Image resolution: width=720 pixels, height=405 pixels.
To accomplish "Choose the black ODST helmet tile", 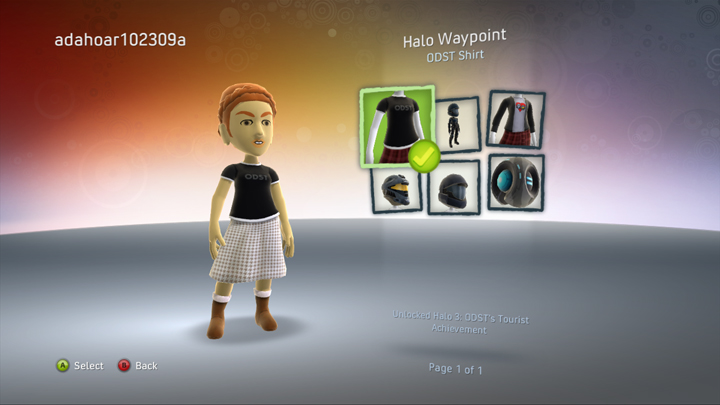I will pyautogui.click(x=454, y=187).
